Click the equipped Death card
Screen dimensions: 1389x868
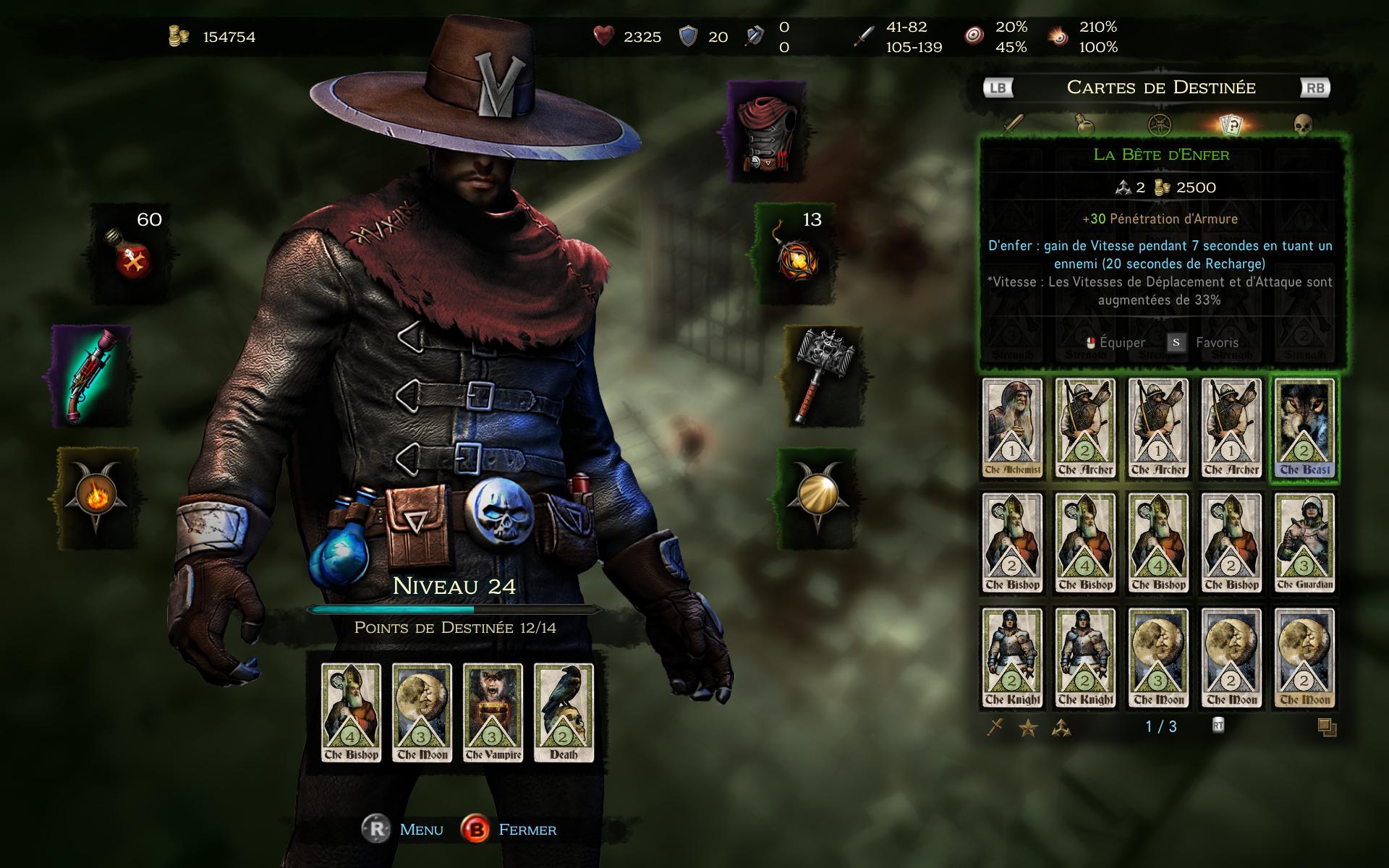(x=564, y=712)
